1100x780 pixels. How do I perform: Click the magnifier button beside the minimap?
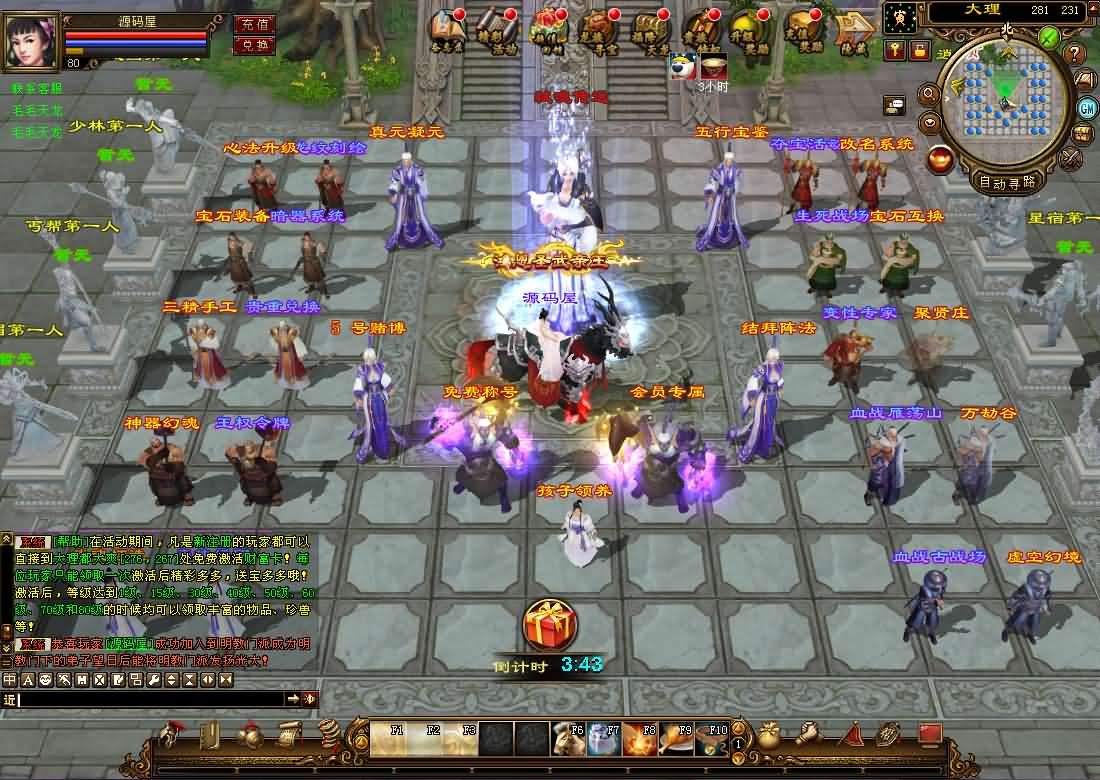tap(929, 94)
